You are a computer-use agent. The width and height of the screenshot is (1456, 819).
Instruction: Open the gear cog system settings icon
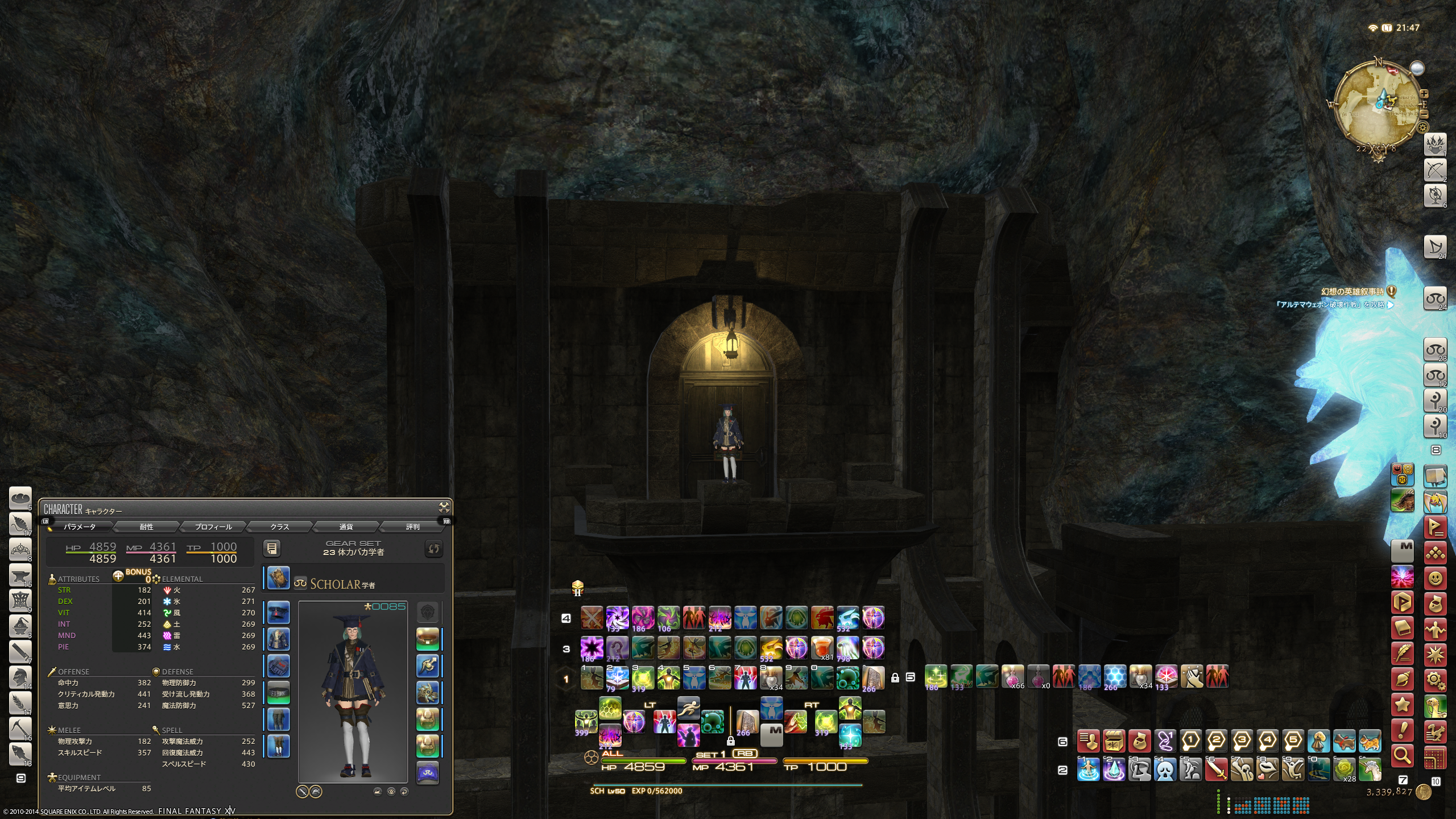1435,680
